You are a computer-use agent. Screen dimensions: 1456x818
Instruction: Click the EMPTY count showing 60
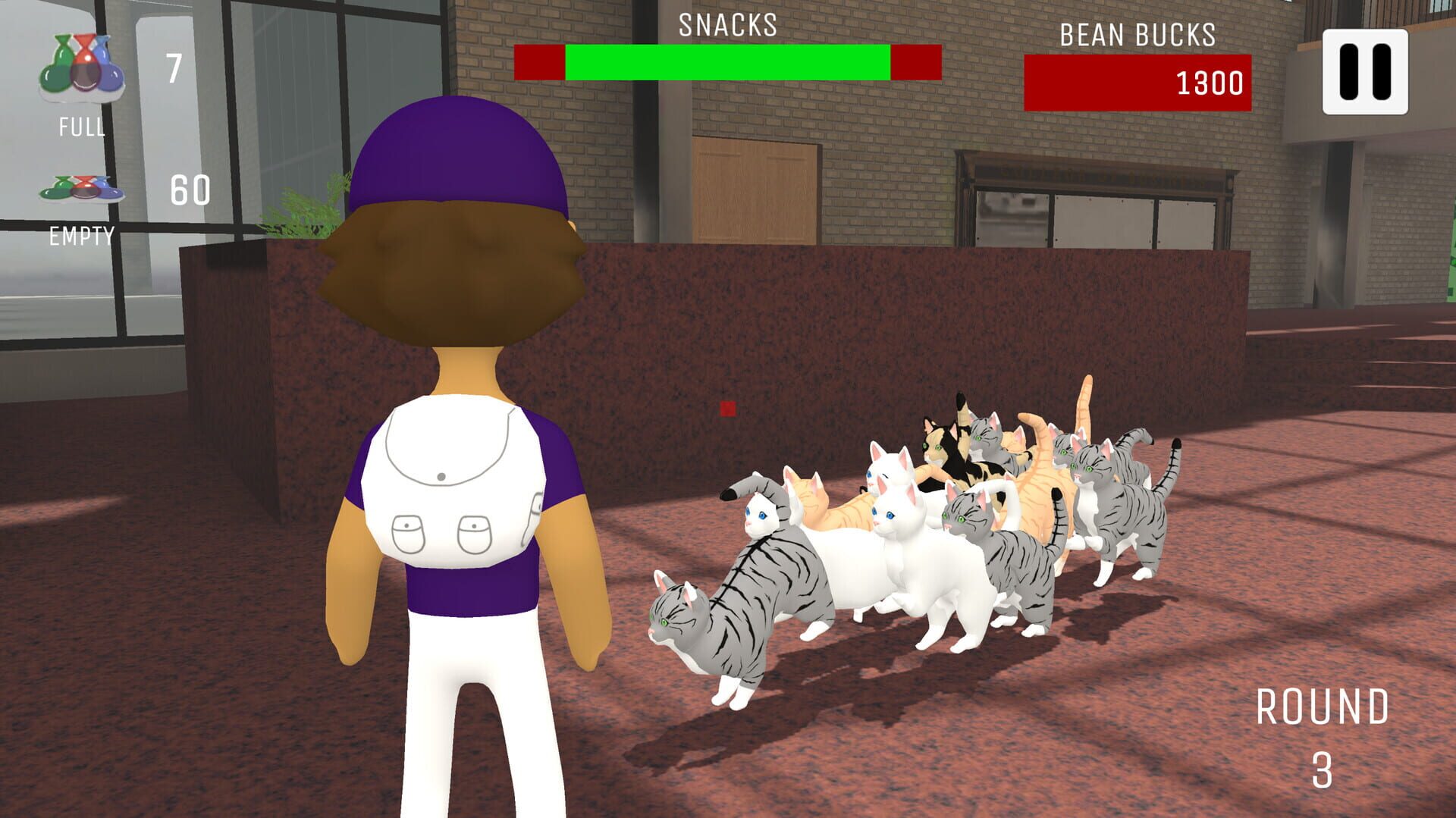[192, 191]
